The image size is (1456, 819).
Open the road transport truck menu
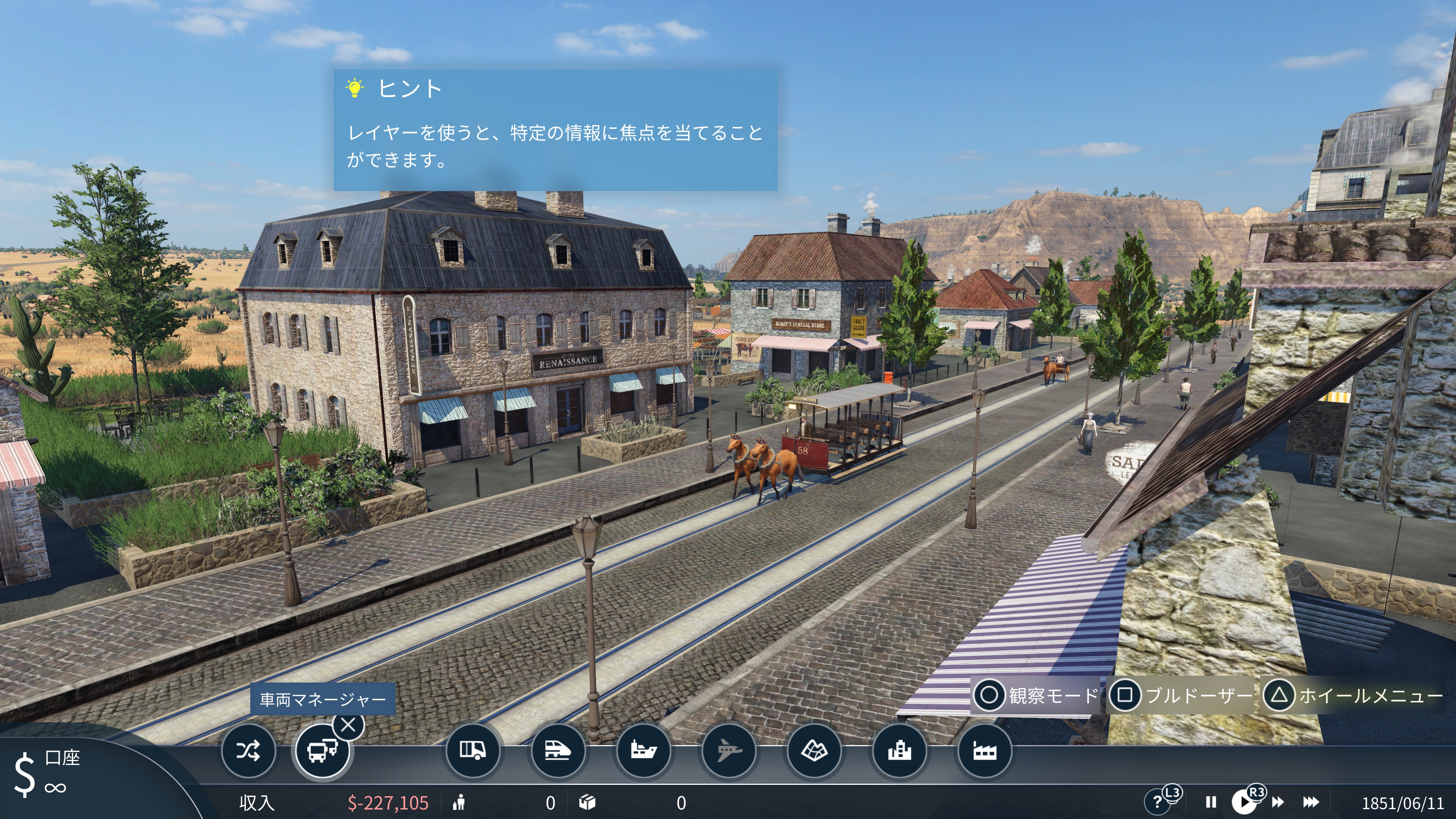pos(472,751)
